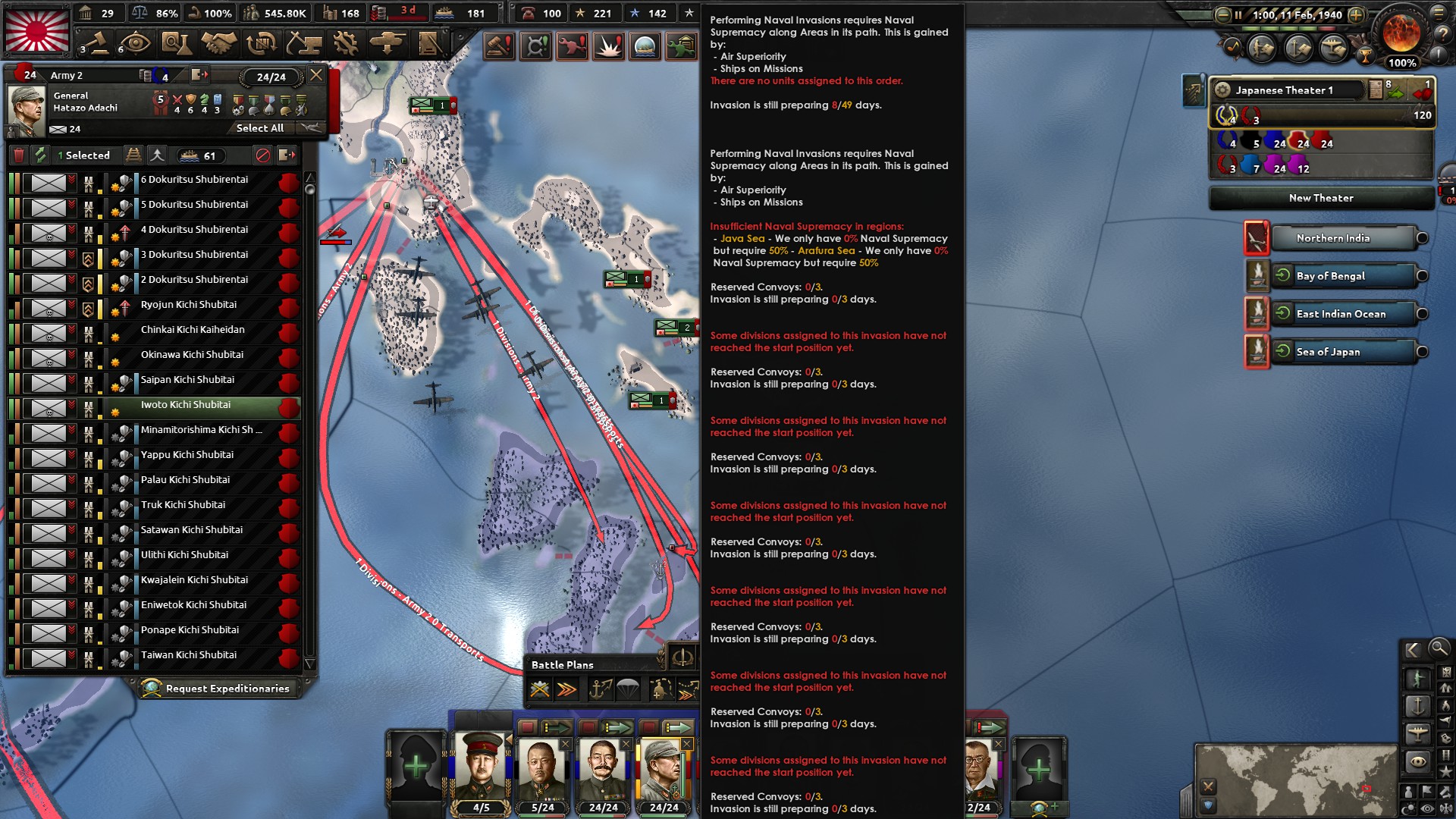Click the Select All button

coord(259,127)
